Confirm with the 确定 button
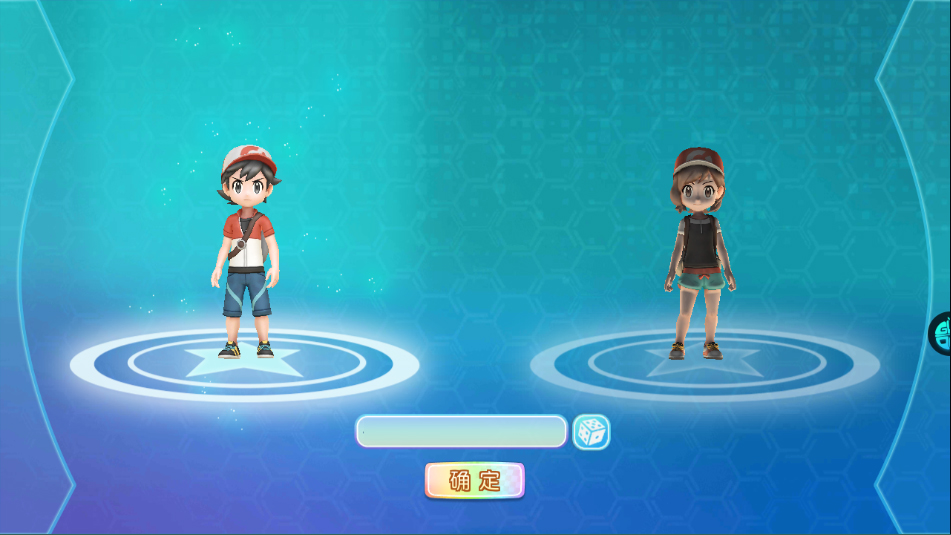The height and width of the screenshot is (535, 951). click(x=474, y=480)
